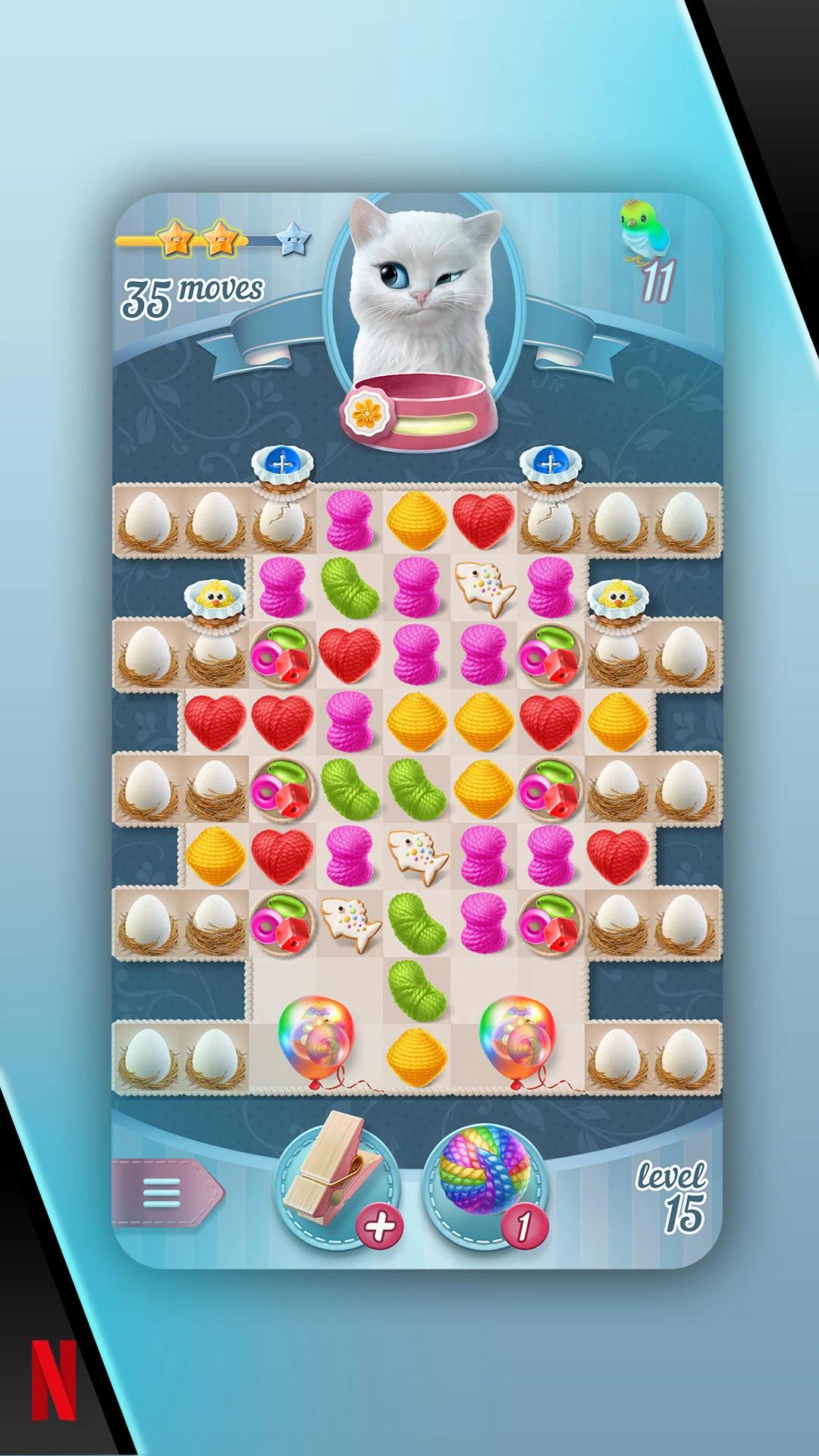Select the right rainbow balloon tile
Image resolution: width=819 pixels, height=1456 pixels.
coord(516,1040)
